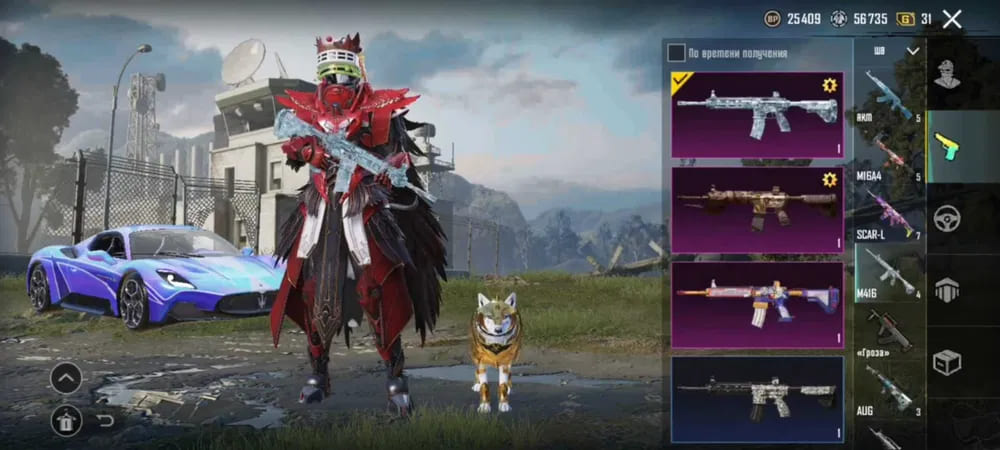The image size is (1000, 450).
Task: Open the steering wheel vehicle category
Action: pos(946,218)
